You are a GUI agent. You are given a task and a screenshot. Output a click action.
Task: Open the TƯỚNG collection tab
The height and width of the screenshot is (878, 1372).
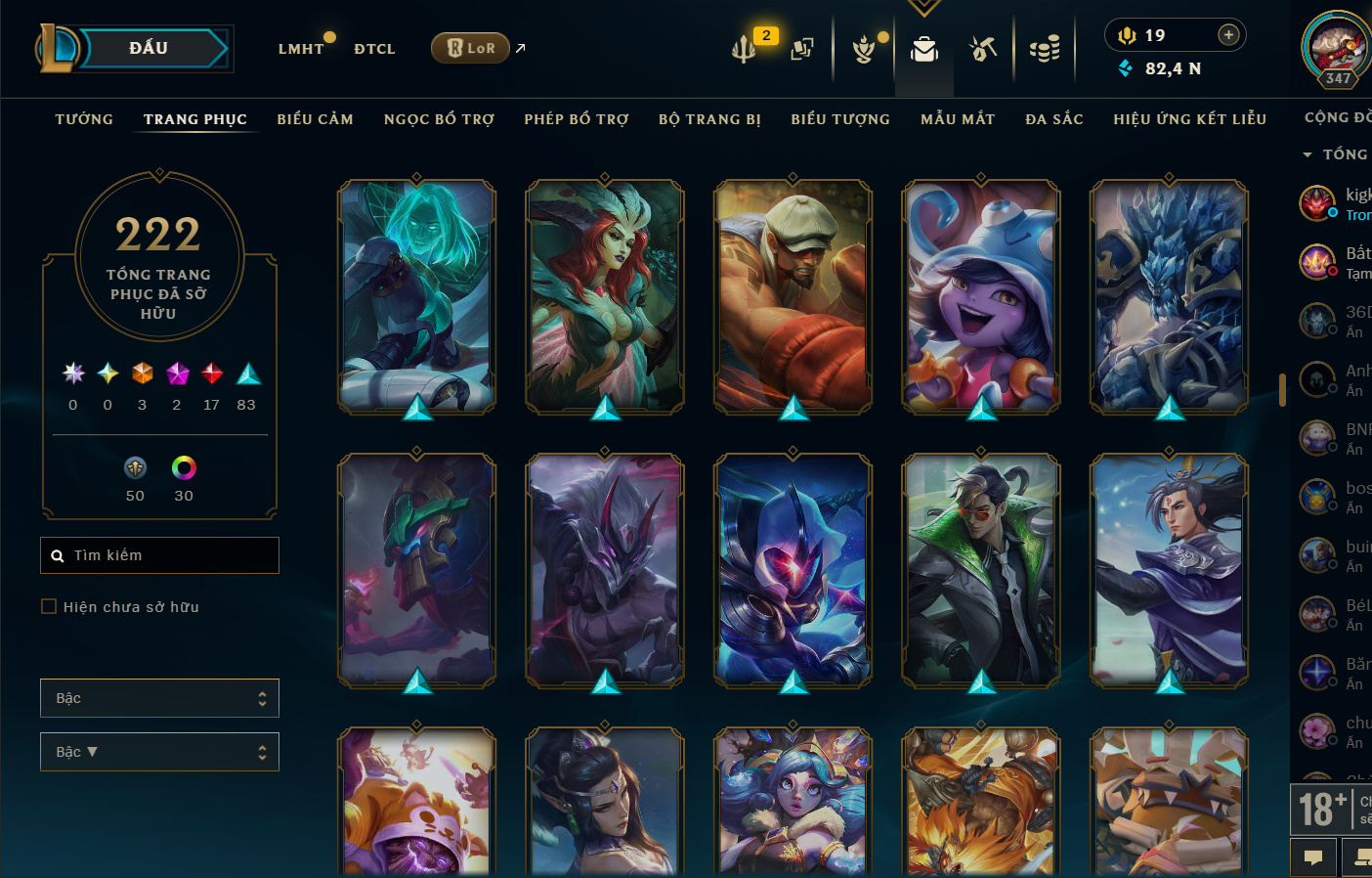(84, 119)
